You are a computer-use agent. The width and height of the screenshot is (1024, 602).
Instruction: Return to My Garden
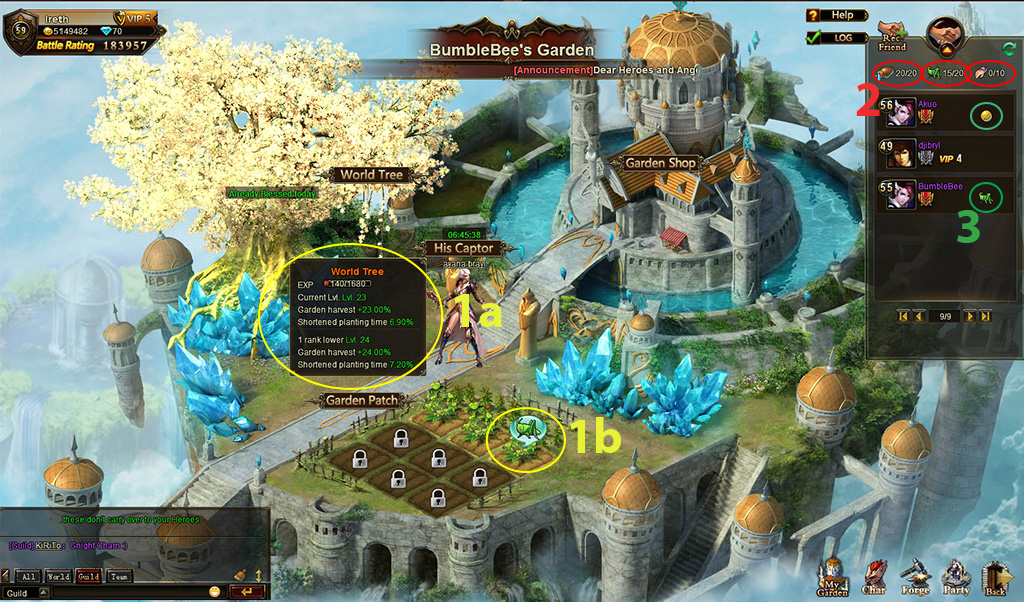(833, 580)
